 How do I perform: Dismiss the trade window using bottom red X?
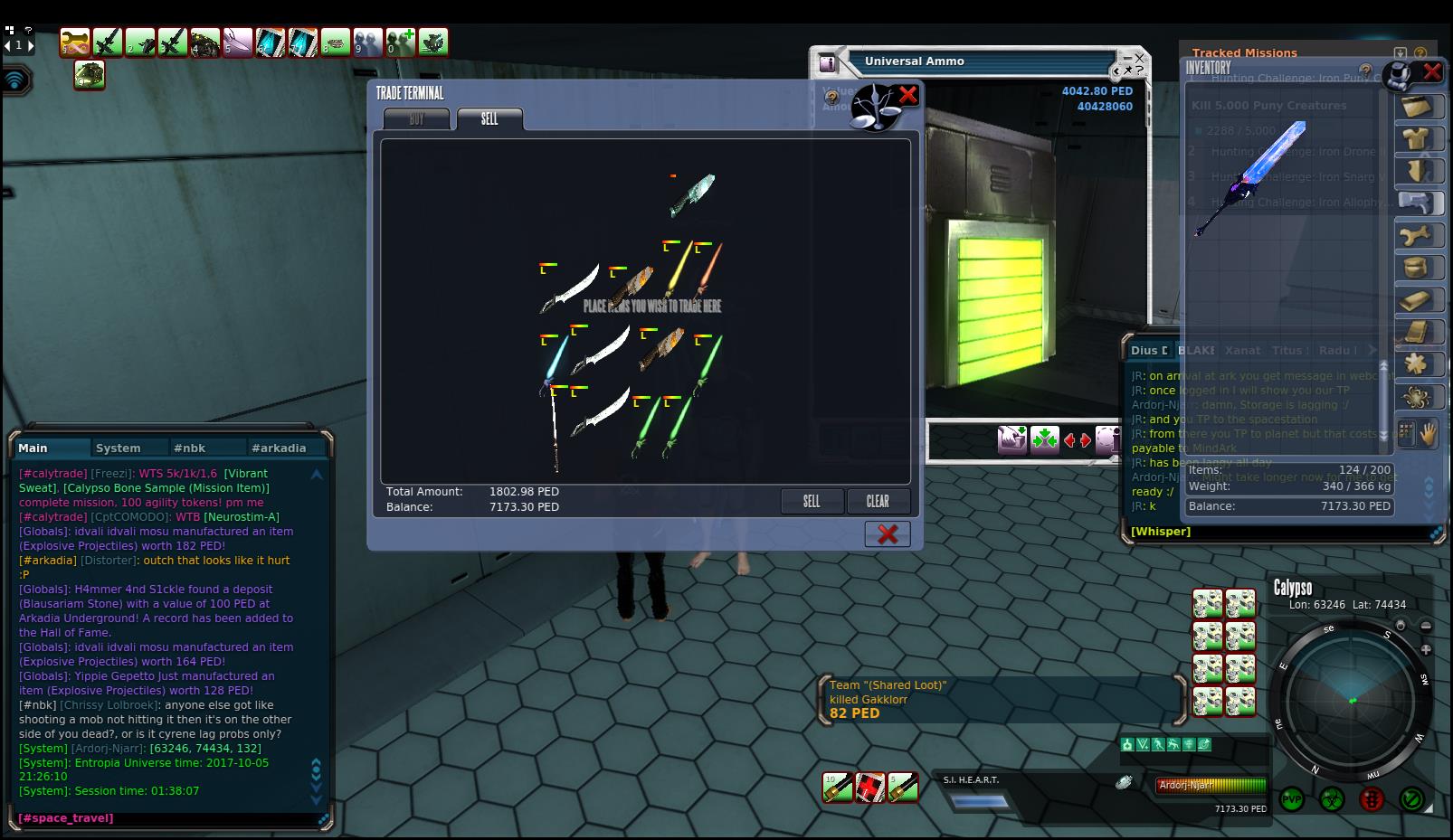[x=888, y=533]
